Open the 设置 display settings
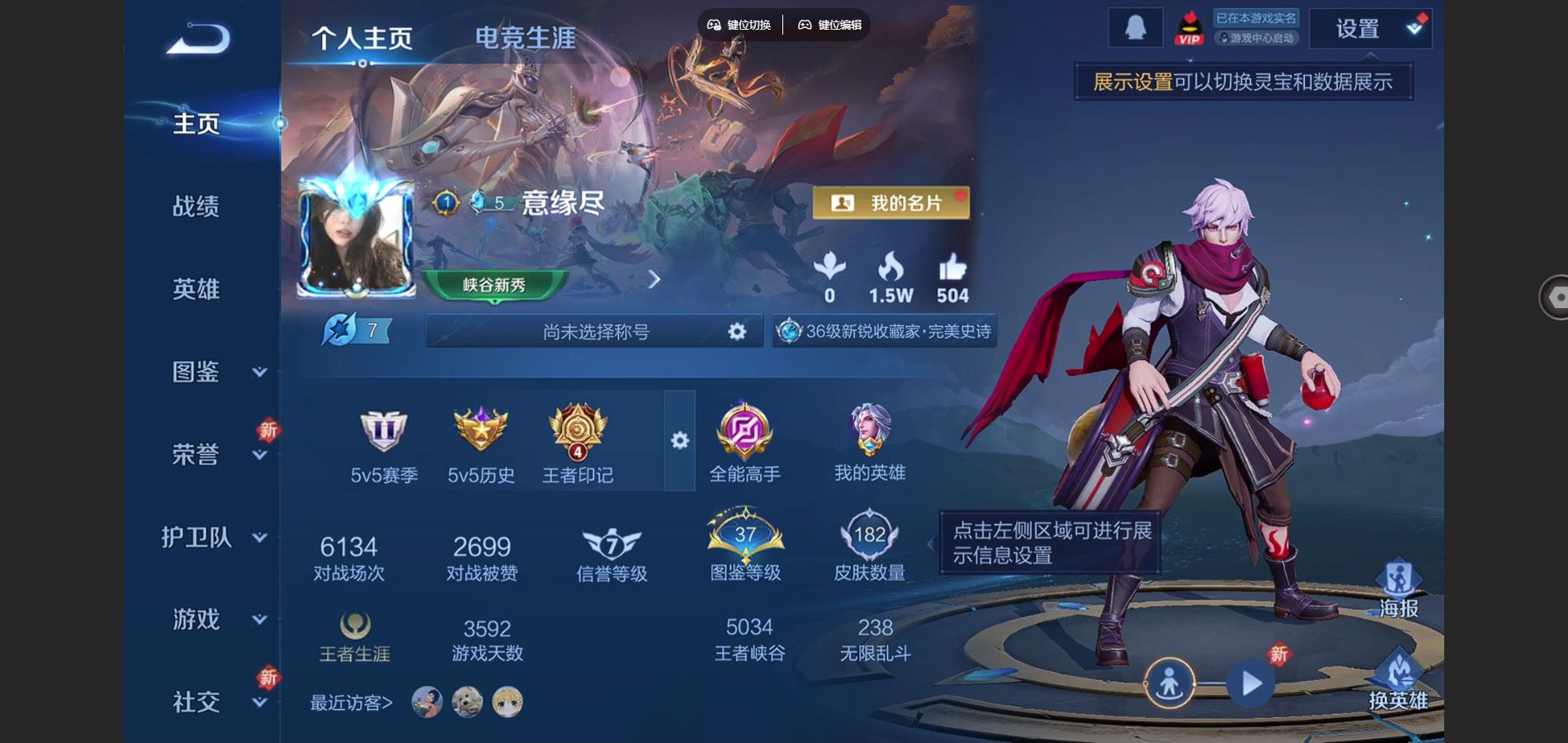This screenshot has width=1568, height=743. [1370, 29]
